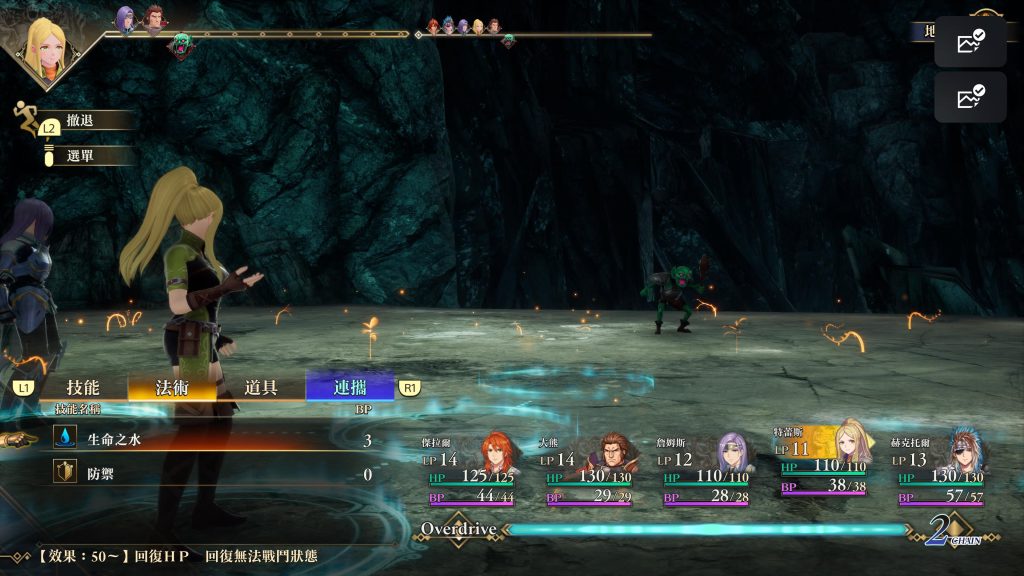Viewport: 1024px width, 576px height.
Task: Open the 道具 items tab
Action: click(261, 388)
